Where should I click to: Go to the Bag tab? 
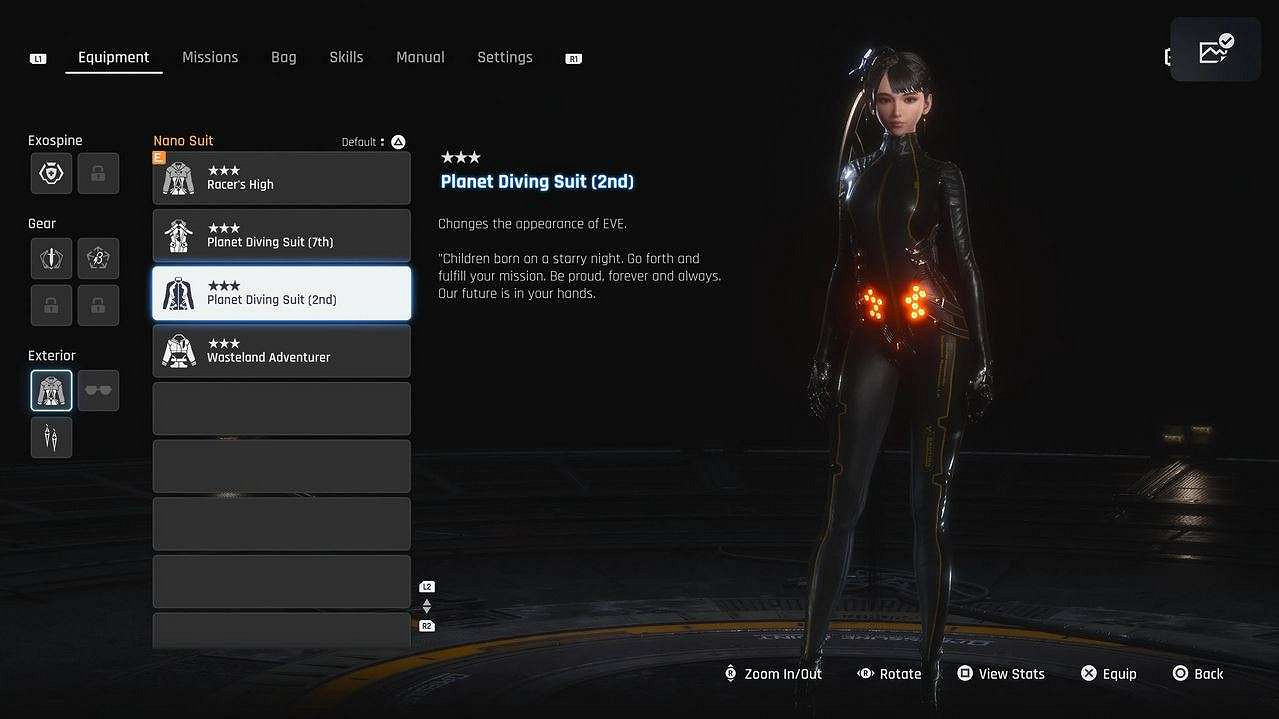[283, 58]
